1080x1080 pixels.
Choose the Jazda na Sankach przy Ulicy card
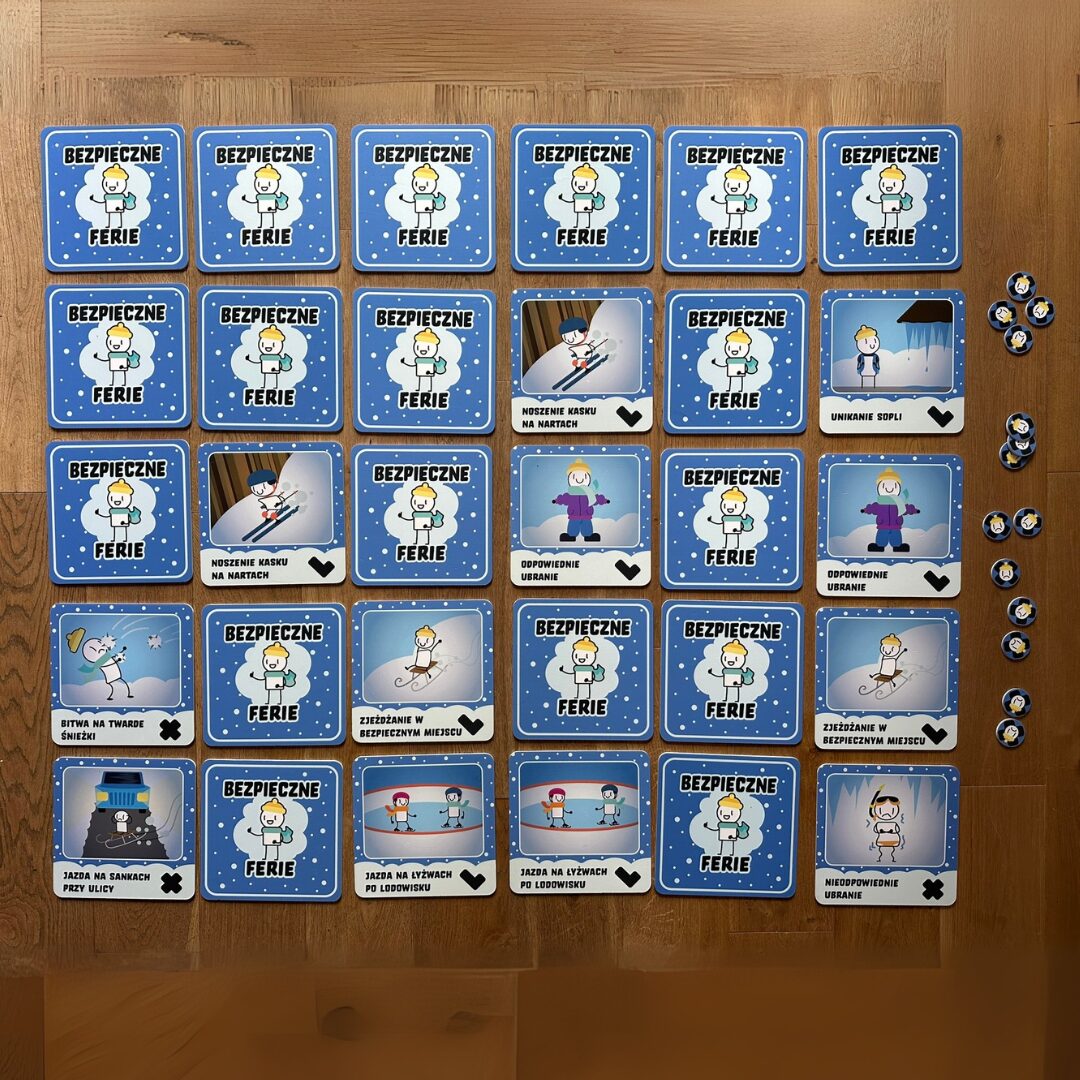point(123,827)
